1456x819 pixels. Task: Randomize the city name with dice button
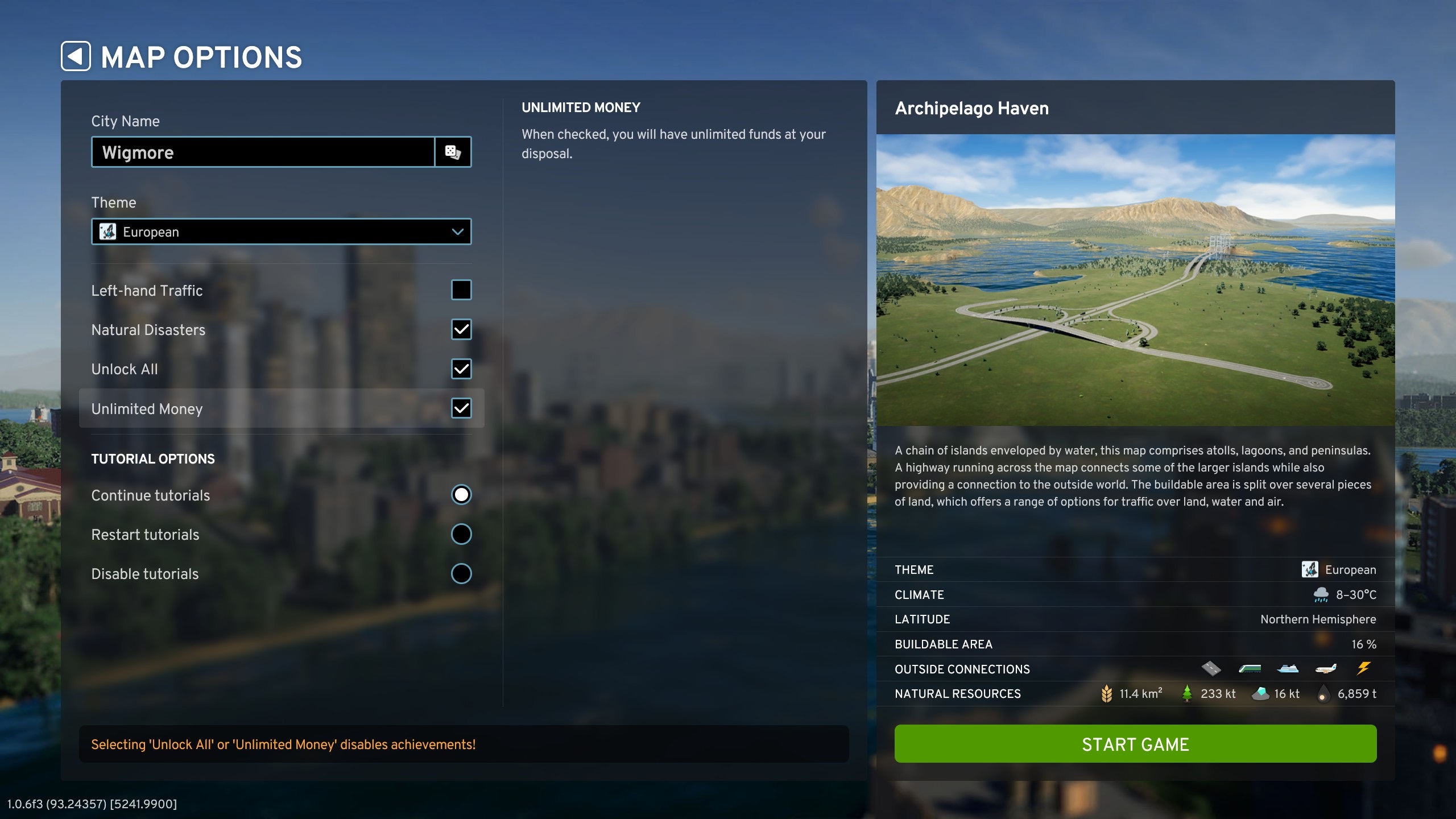[453, 152]
